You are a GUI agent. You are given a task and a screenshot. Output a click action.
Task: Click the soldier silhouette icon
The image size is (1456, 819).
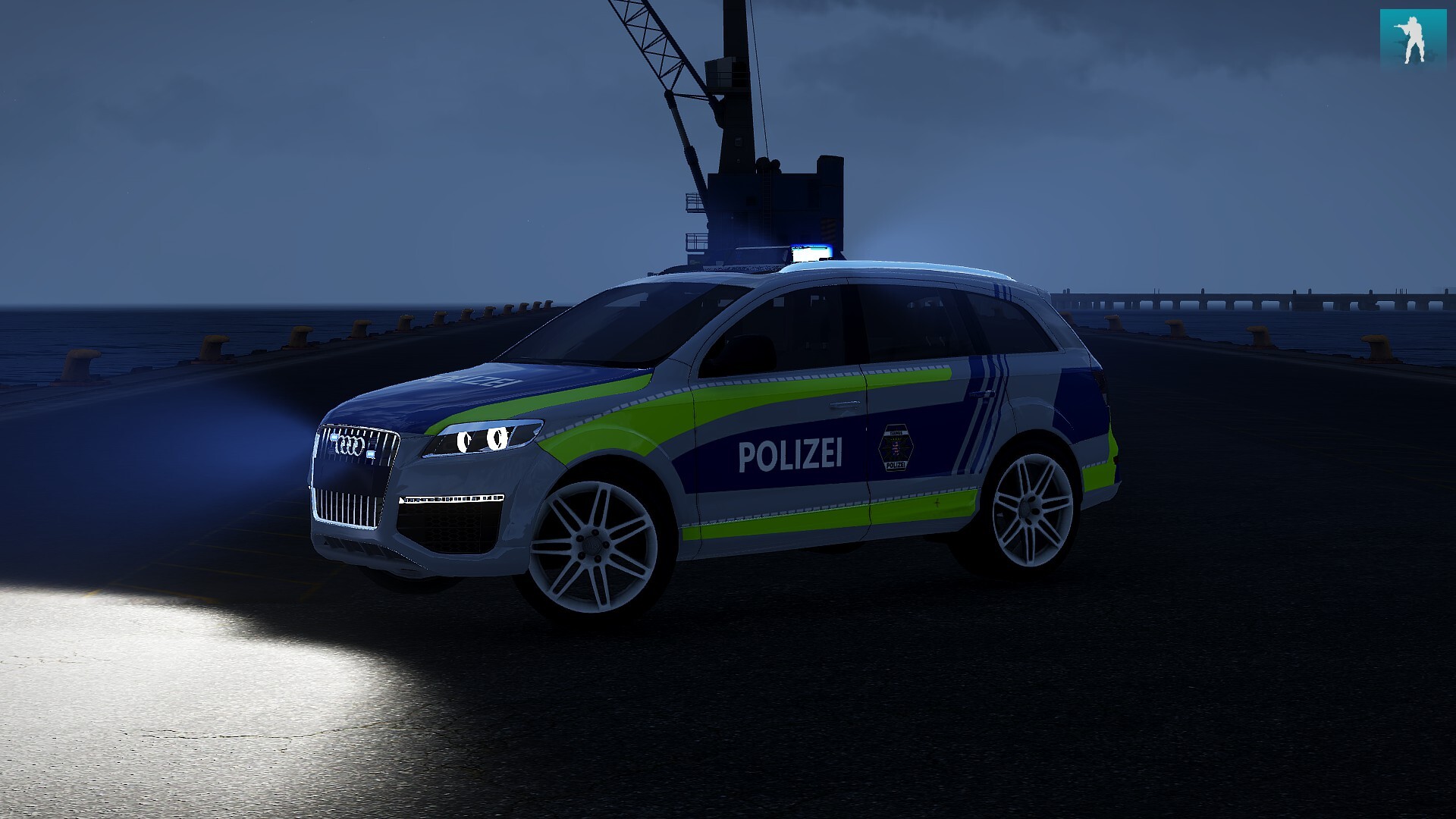point(1413,39)
